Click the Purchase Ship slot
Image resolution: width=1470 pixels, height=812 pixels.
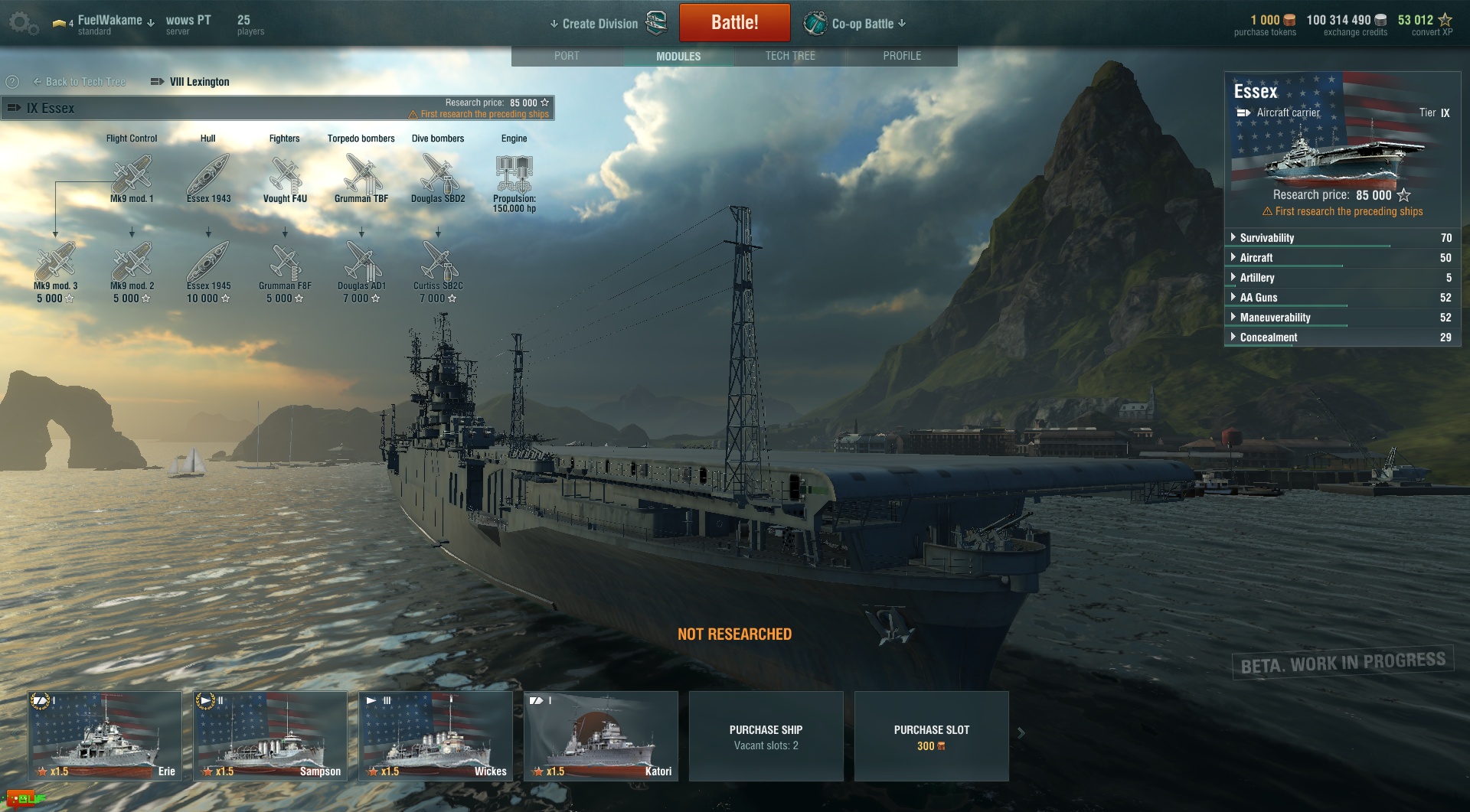click(766, 736)
